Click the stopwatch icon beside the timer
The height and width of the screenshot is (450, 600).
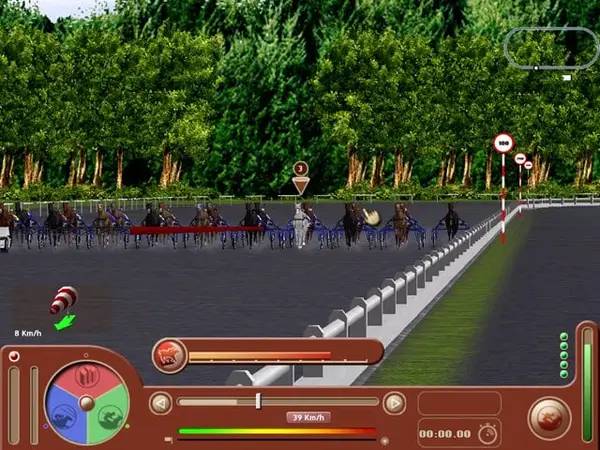click(x=487, y=433)
